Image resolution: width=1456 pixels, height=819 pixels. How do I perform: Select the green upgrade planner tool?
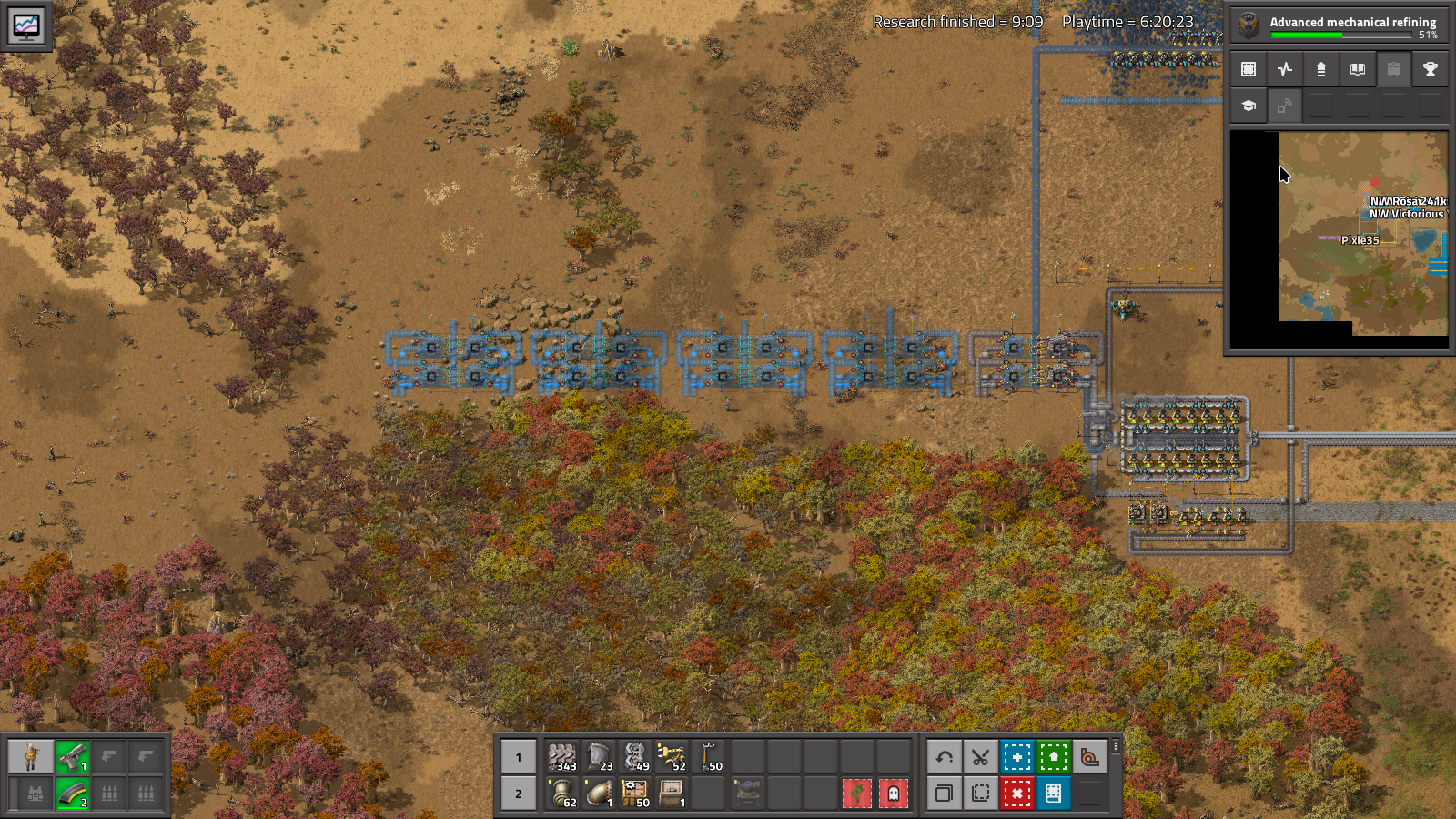click(1053, 756)
